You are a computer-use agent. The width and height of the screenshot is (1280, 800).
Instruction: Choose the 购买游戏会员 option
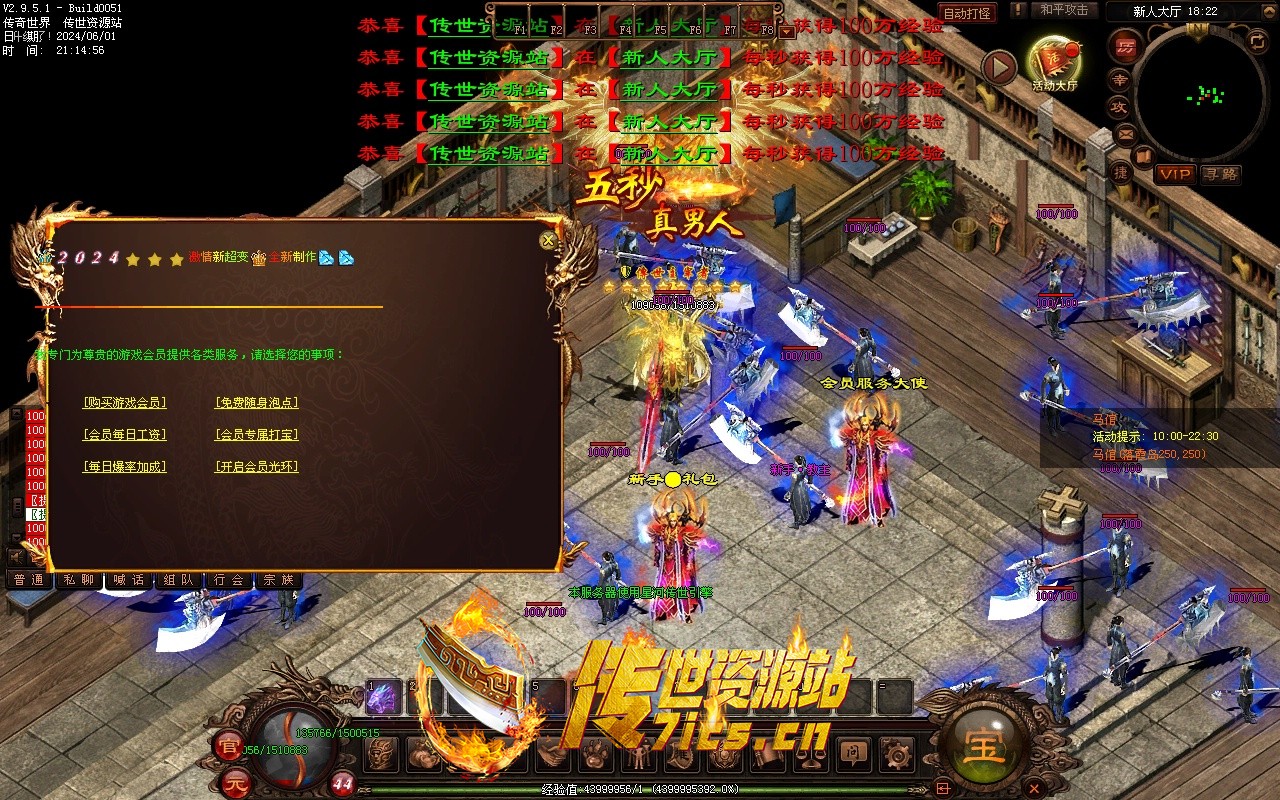pos(125,403)
